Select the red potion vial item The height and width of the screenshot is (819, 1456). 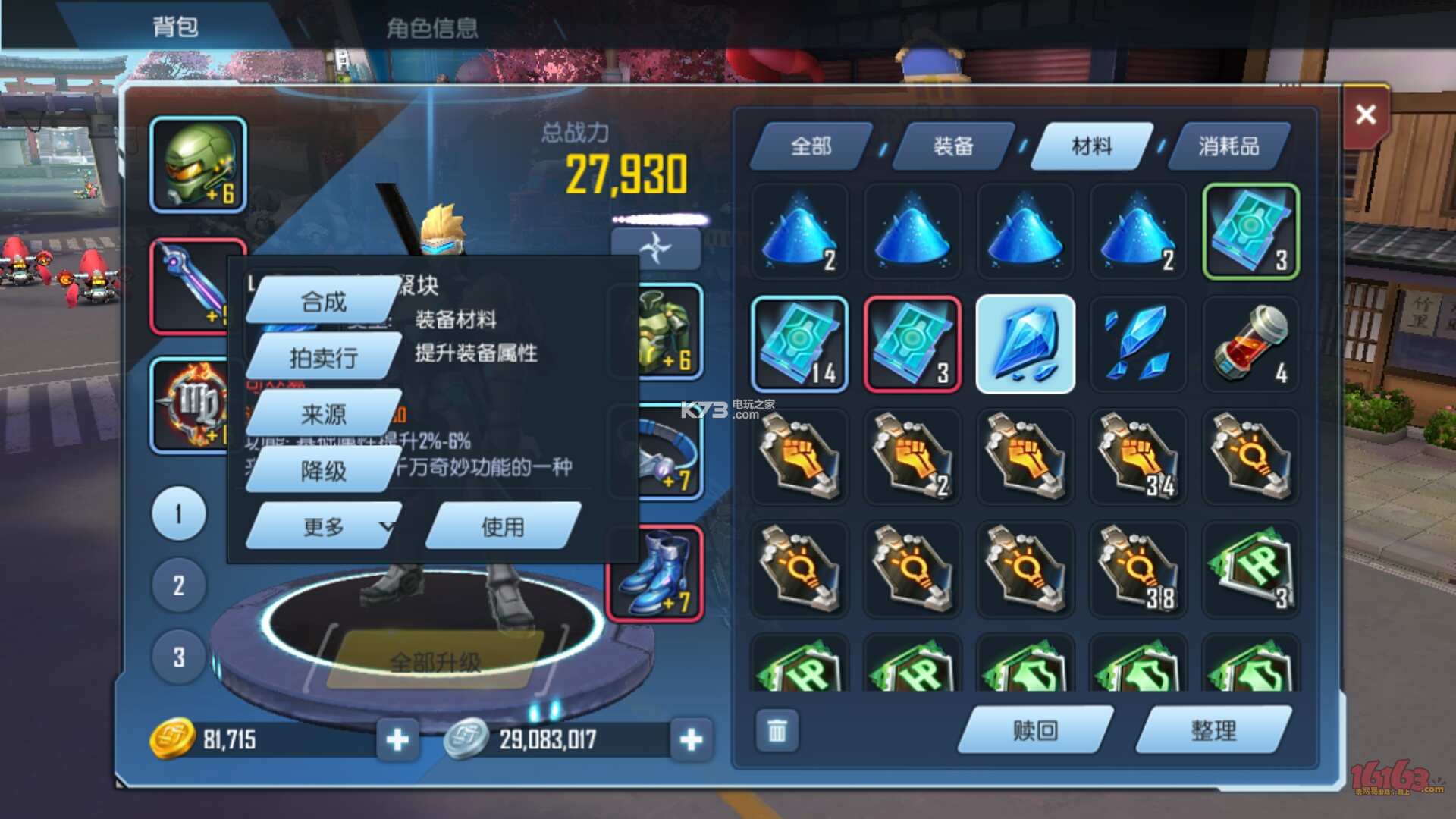coord(1250,344)
